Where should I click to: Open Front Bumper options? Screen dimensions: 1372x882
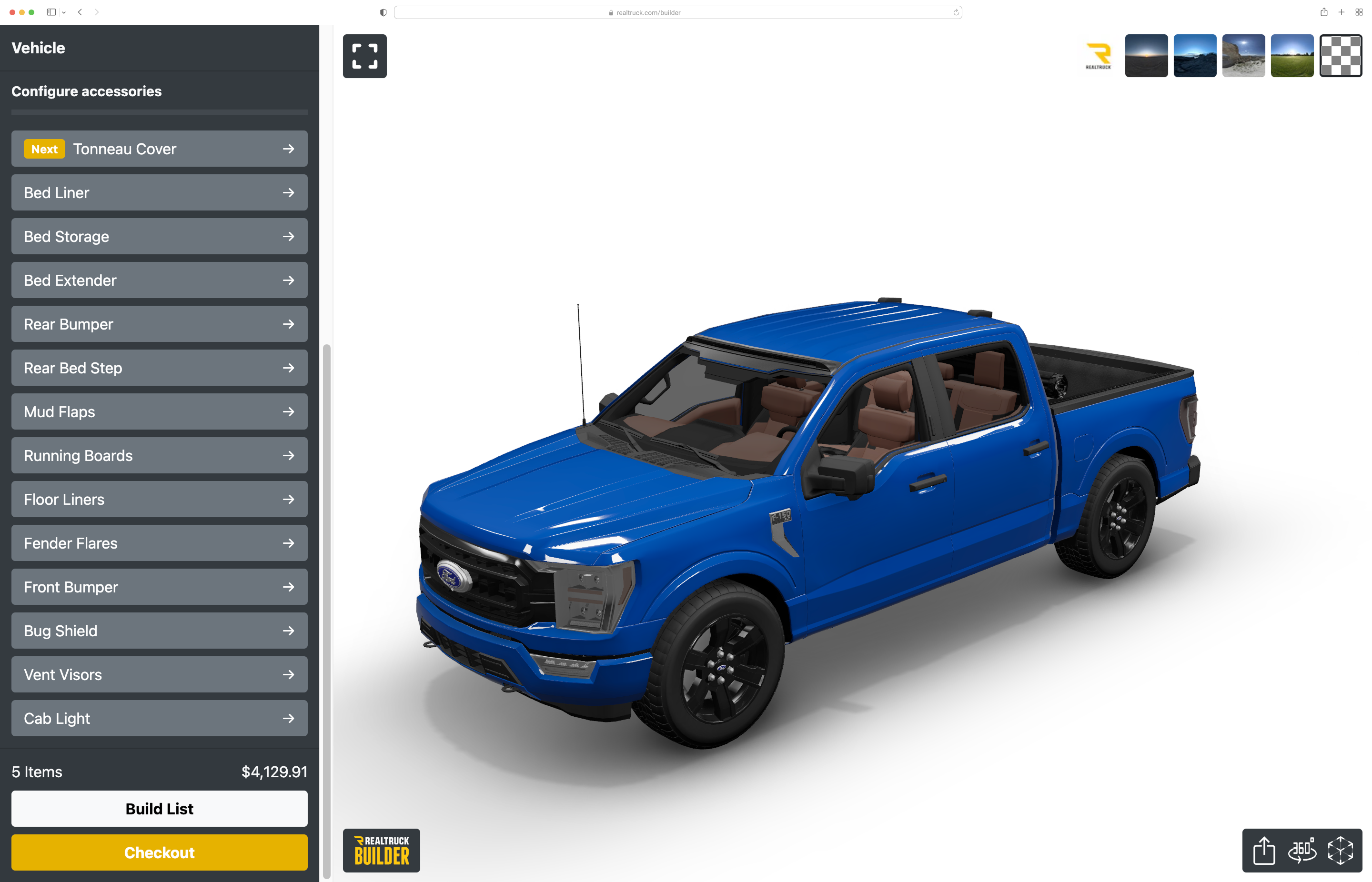click(x=159, y=587)
